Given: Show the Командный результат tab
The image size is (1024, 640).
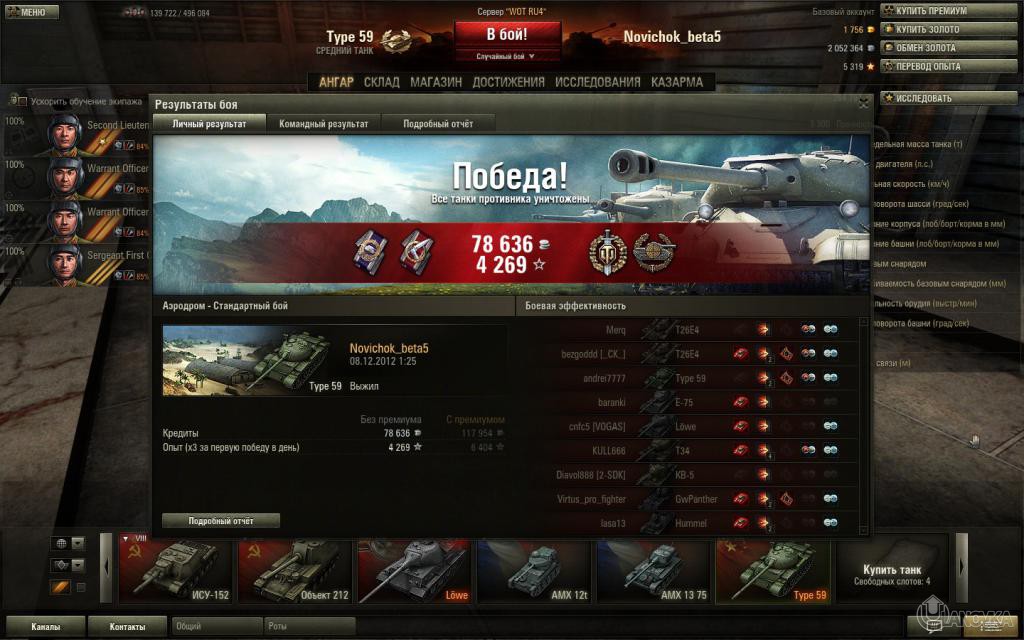Looking at the screenshot, I should [x=323, y=124].
